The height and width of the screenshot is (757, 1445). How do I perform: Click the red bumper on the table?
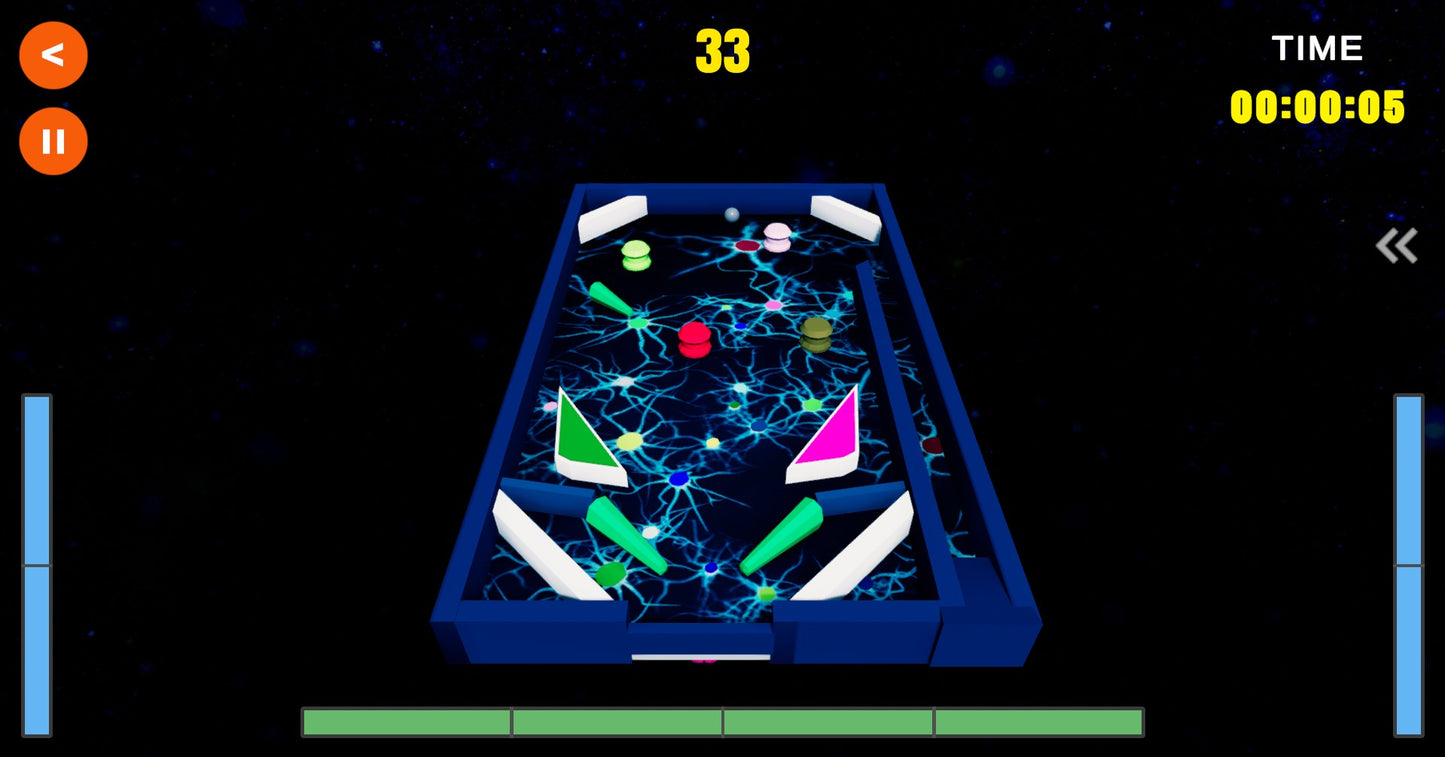click(x=694, y=340)
